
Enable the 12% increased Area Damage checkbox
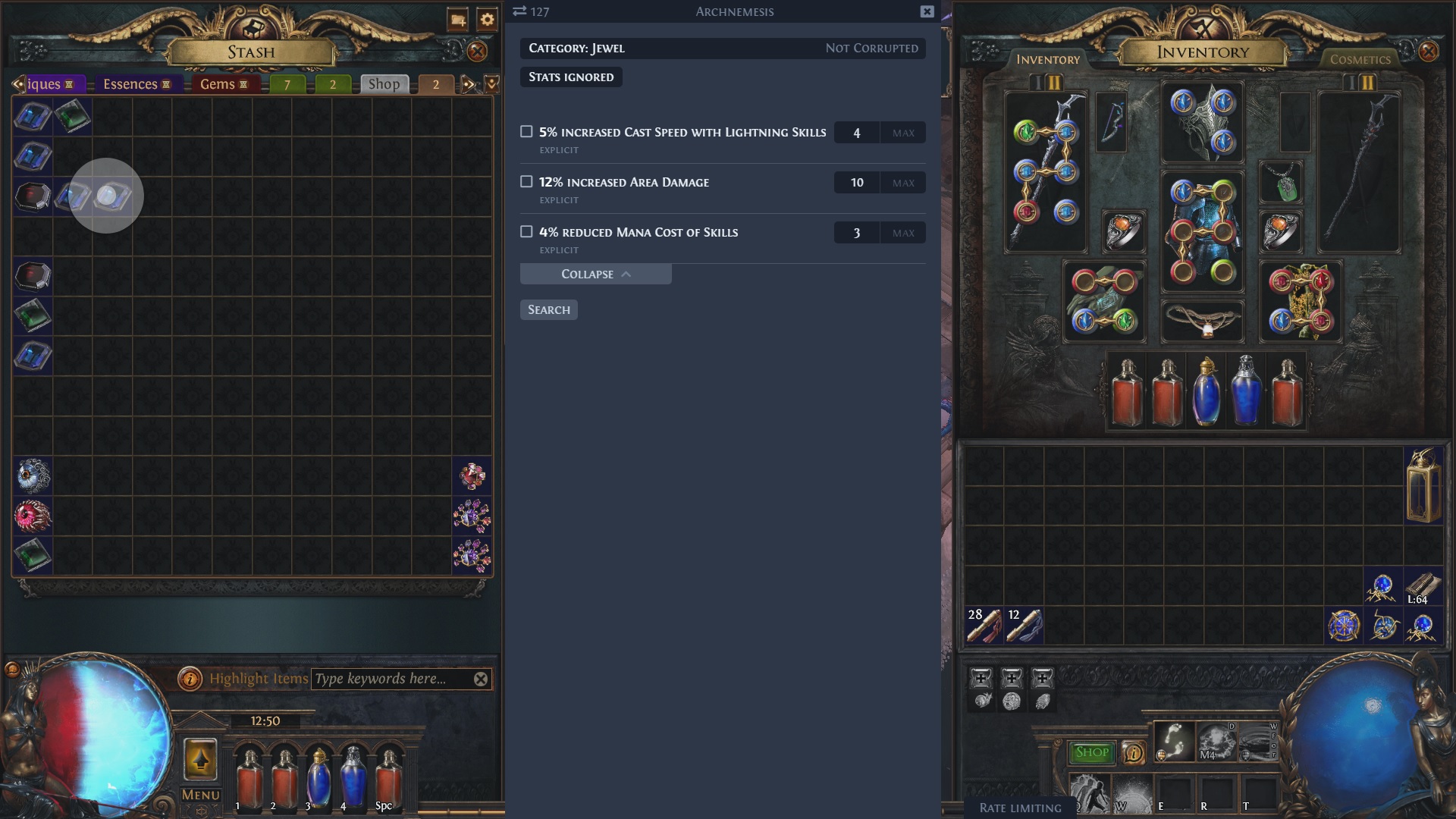click(526, 182)
